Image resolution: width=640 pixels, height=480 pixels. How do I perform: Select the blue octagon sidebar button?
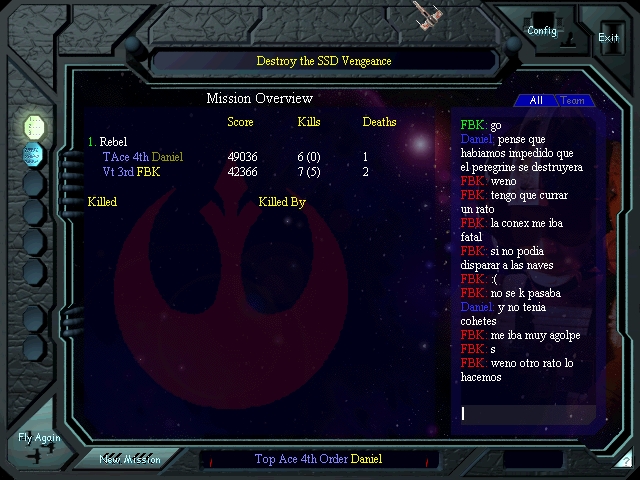tap(34, 154)
